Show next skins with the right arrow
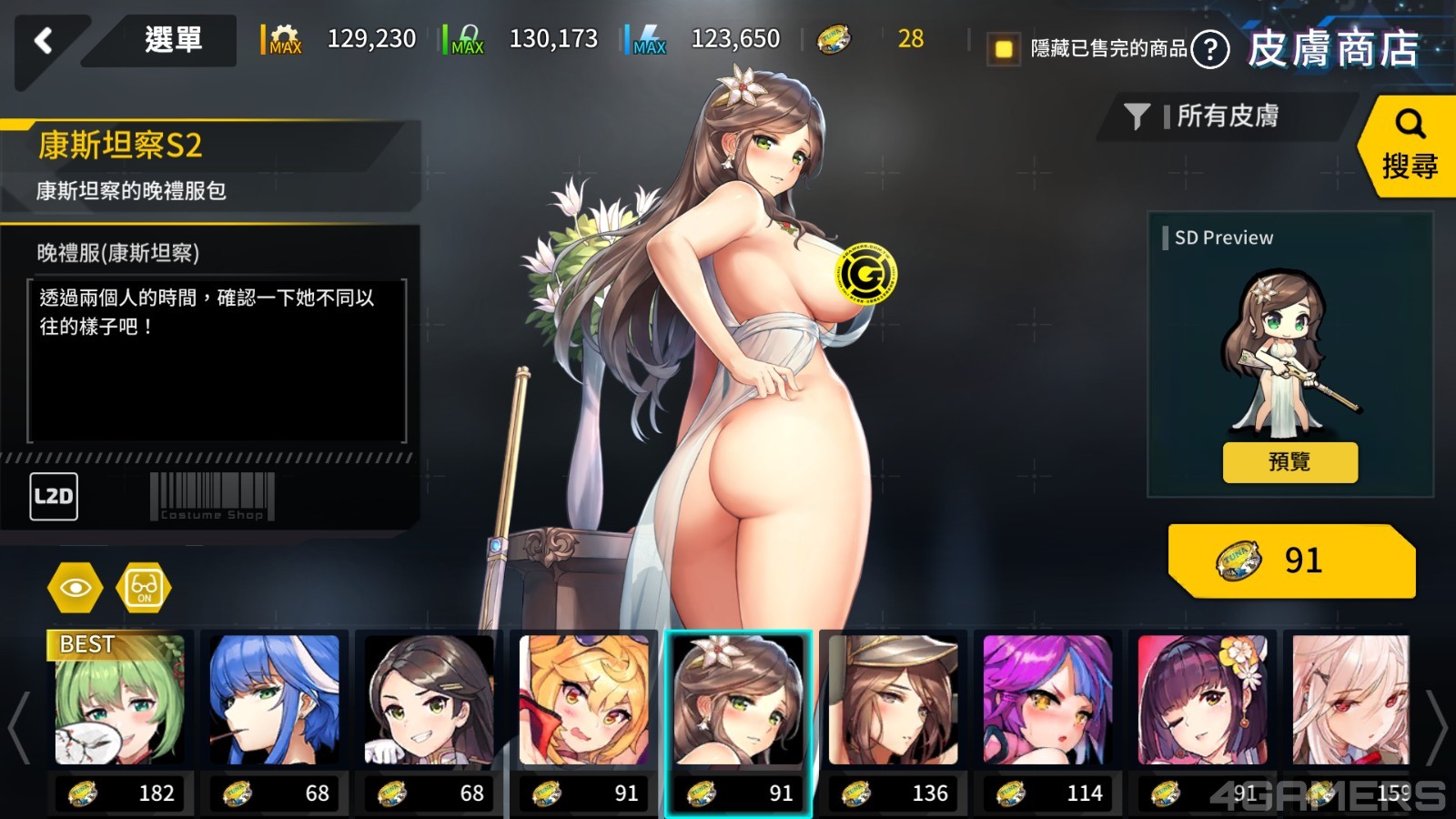 tap(1436, 726)
